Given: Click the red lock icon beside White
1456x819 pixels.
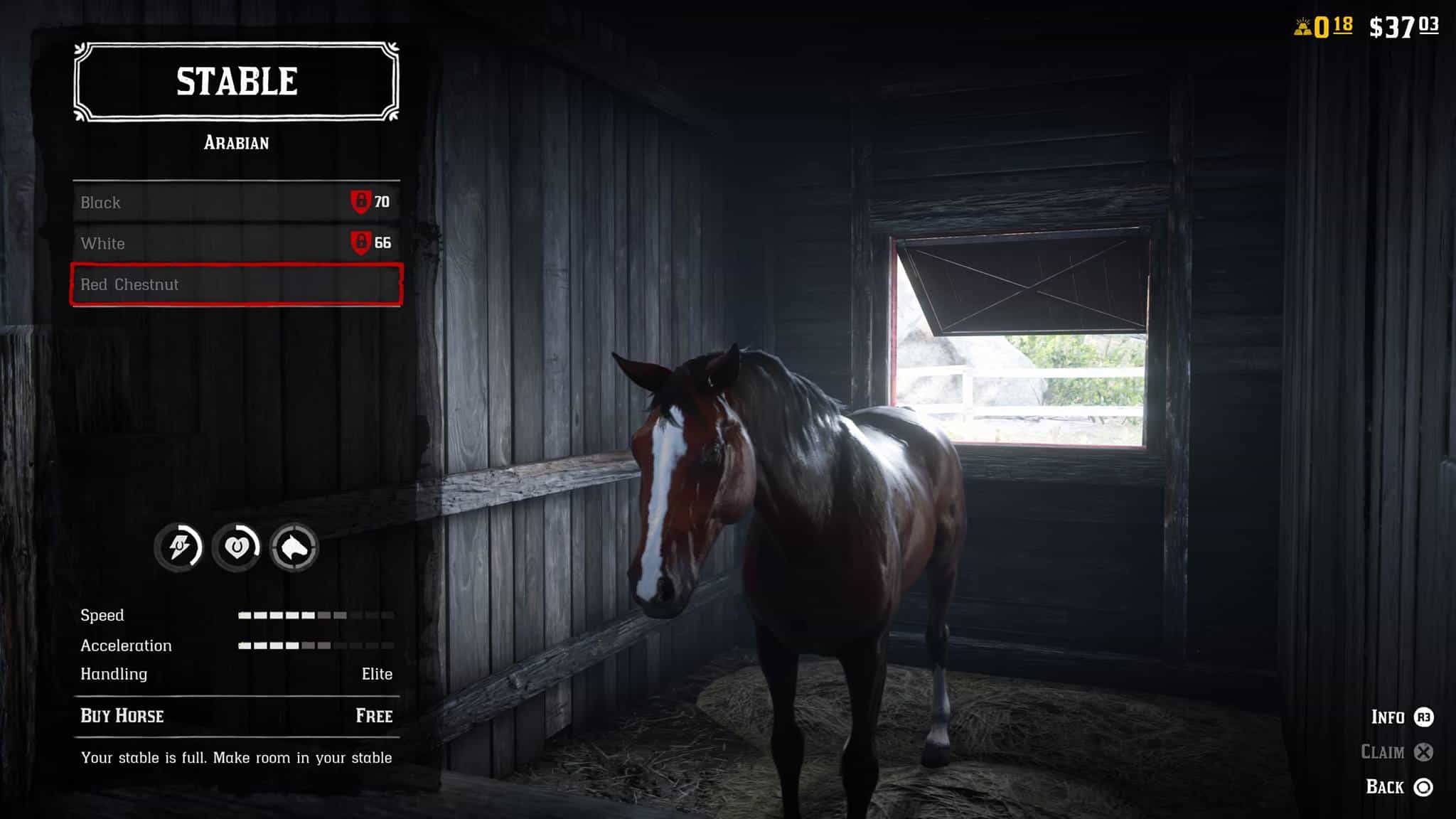Looking at the screenshot, I should coord(363,244).
